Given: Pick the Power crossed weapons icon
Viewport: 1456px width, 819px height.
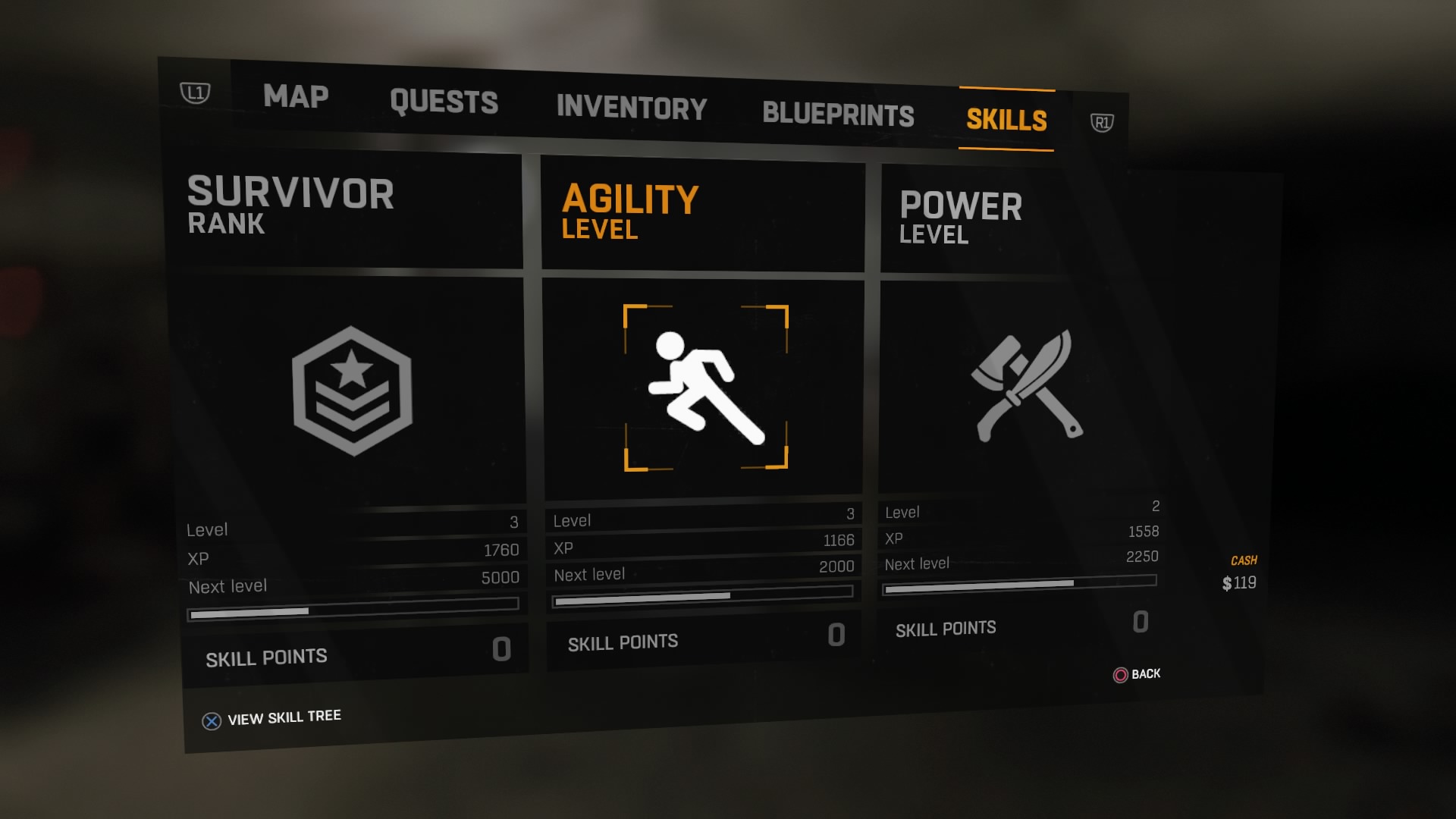Looking at the screenshot, I should 1028,386.
